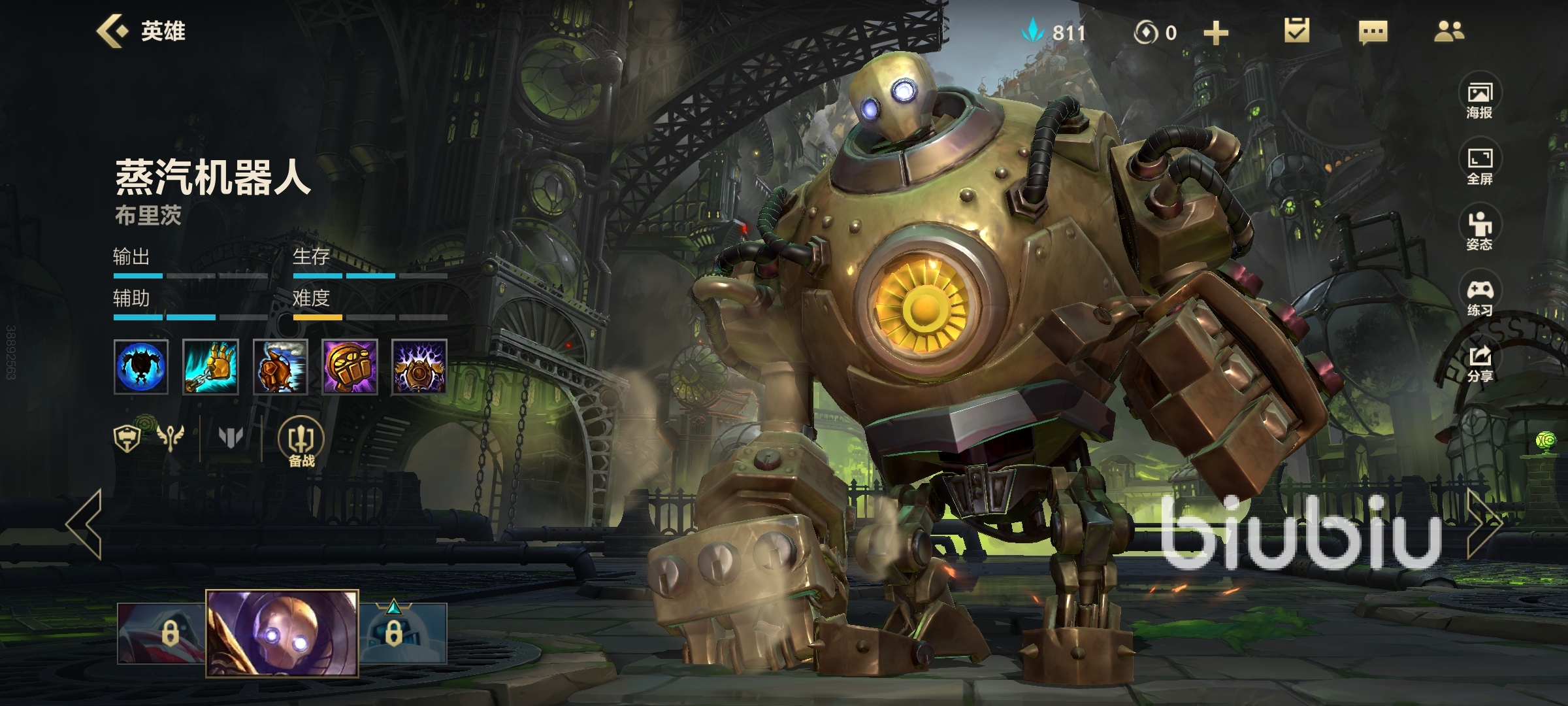Open the tasks checklist icon
Viewport: 1568px width, 706px height.
[x=1296, y=31]
